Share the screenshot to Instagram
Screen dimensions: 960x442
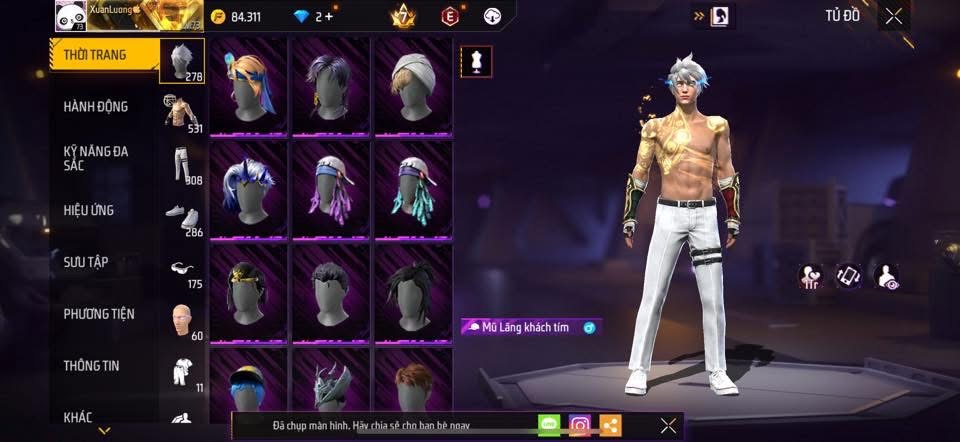click(x=580, y=425)
